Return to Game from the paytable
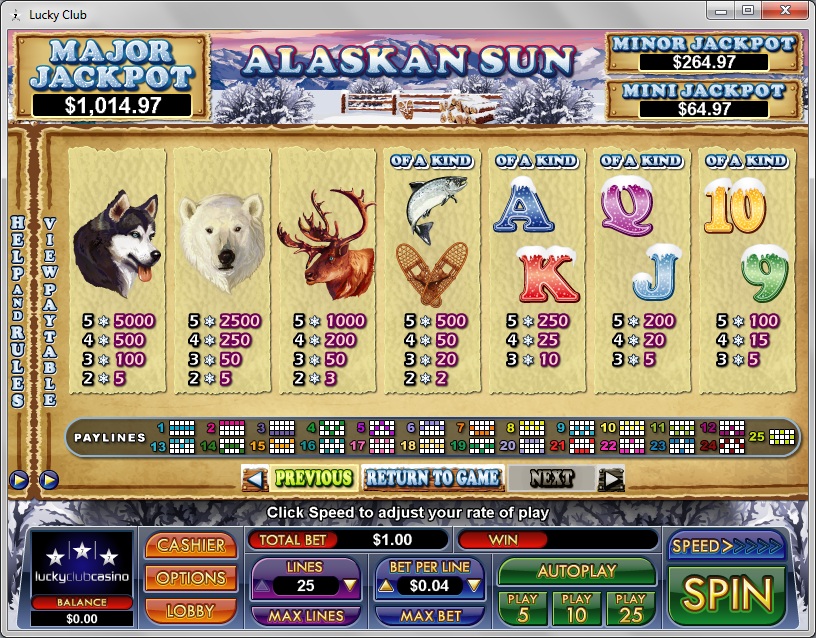Screen dimensions: 816x638 (432, 478)
